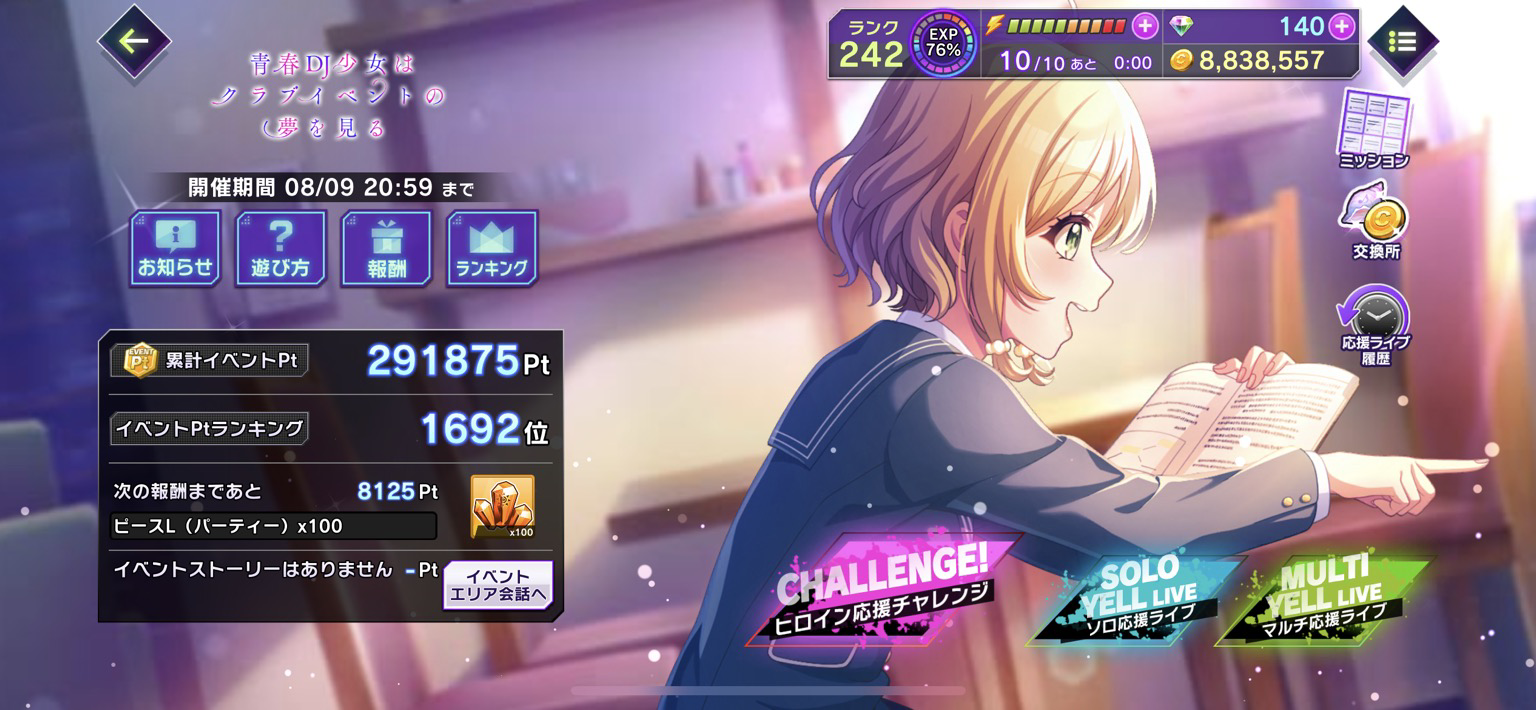Check the 応援ライブ履歴 live history

click(x=1376, y=322)
